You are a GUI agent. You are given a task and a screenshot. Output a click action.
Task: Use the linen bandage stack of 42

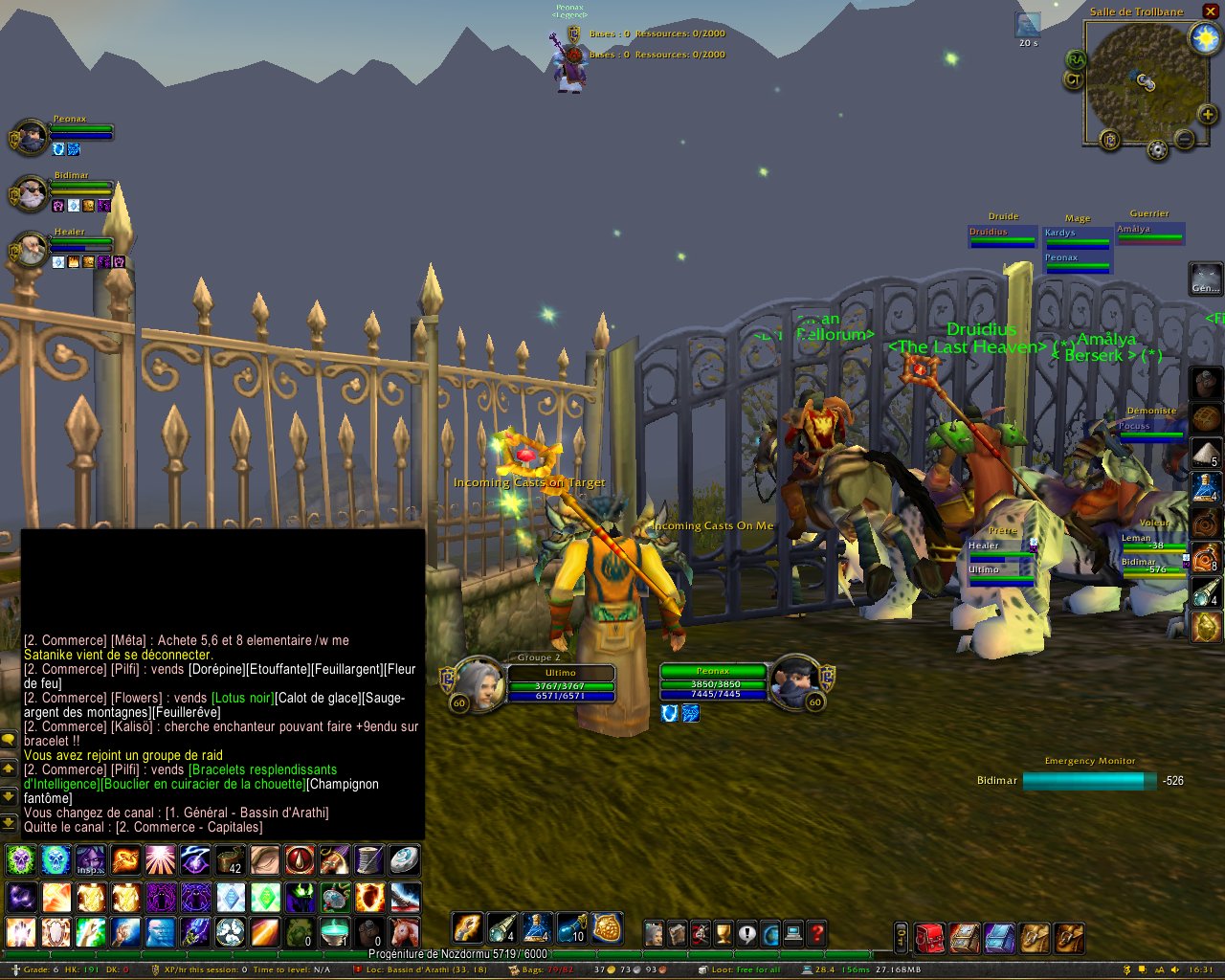230,859
